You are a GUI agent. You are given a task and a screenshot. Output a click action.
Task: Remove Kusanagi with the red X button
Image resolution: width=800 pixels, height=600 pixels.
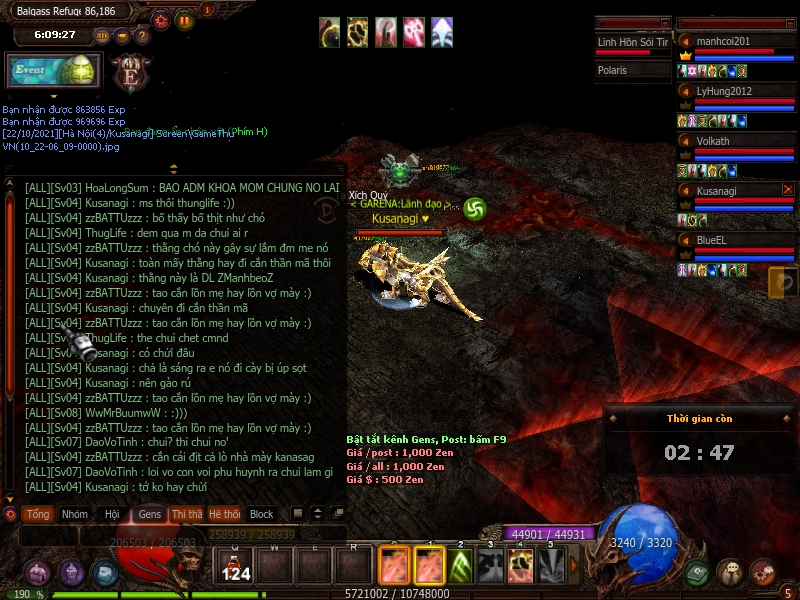788,189
